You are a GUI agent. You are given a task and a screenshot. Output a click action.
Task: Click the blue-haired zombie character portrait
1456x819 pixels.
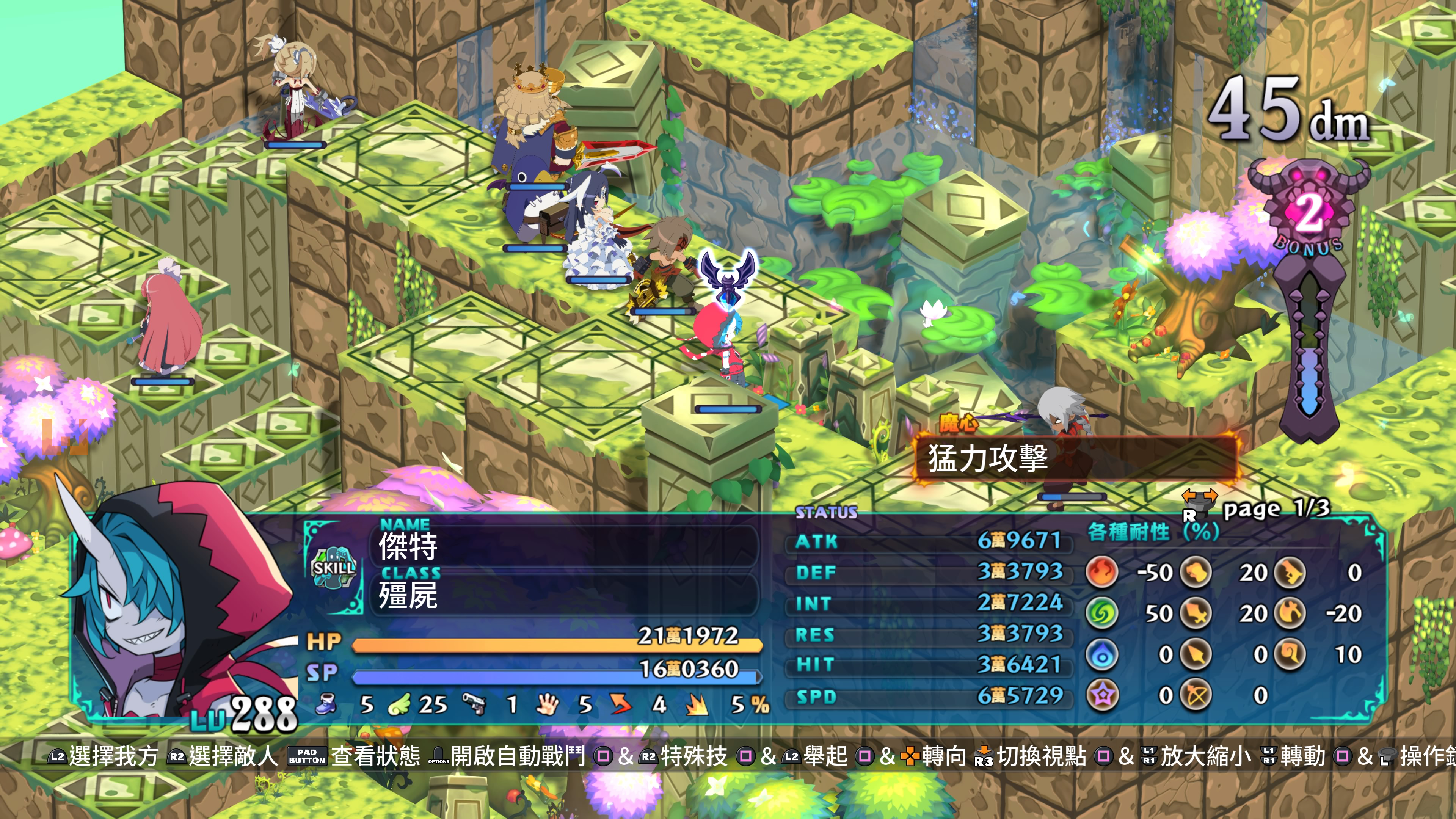click(181, 610)
